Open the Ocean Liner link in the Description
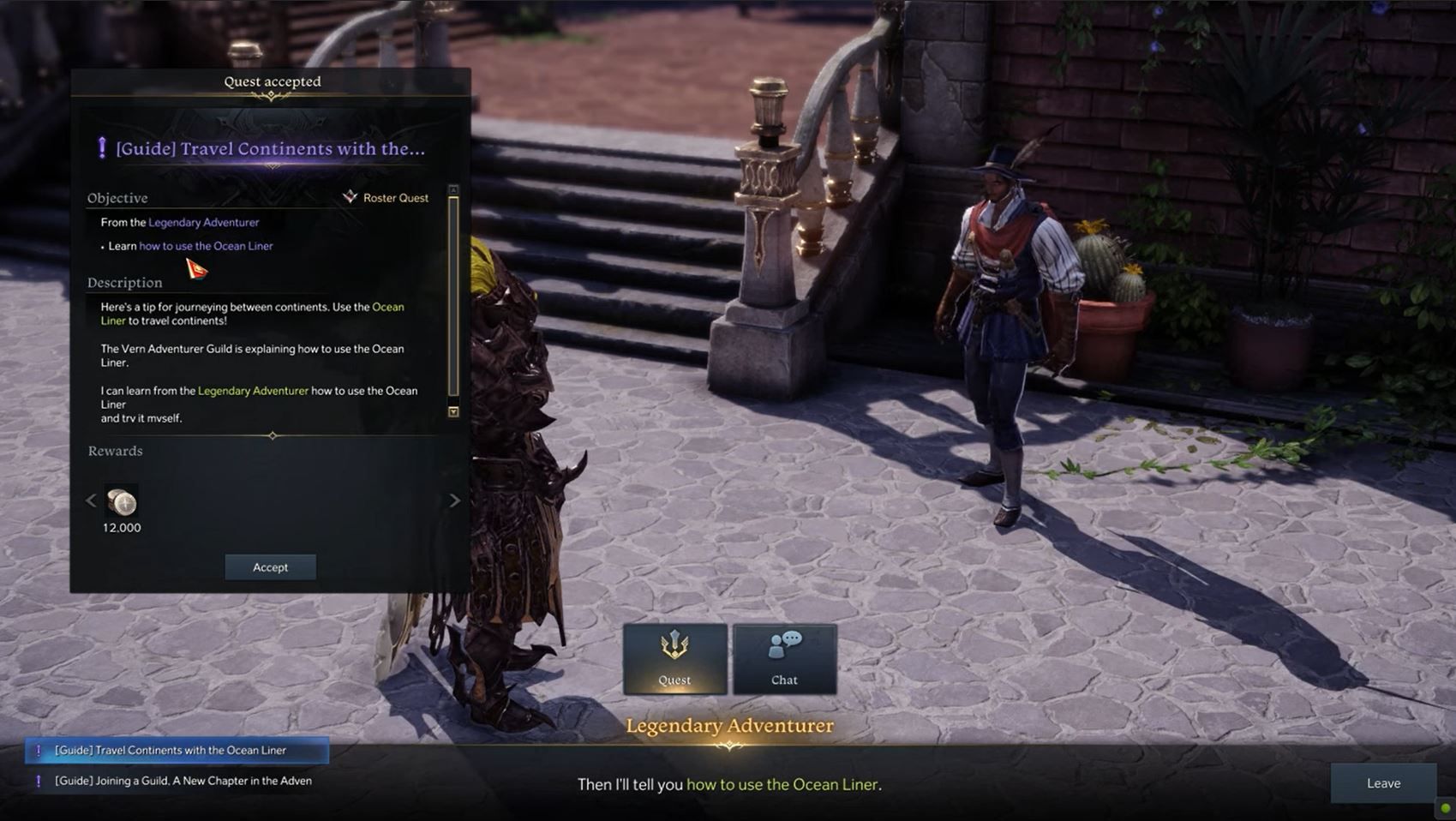This screenshot has height=821, width=1456. [388, 307]
